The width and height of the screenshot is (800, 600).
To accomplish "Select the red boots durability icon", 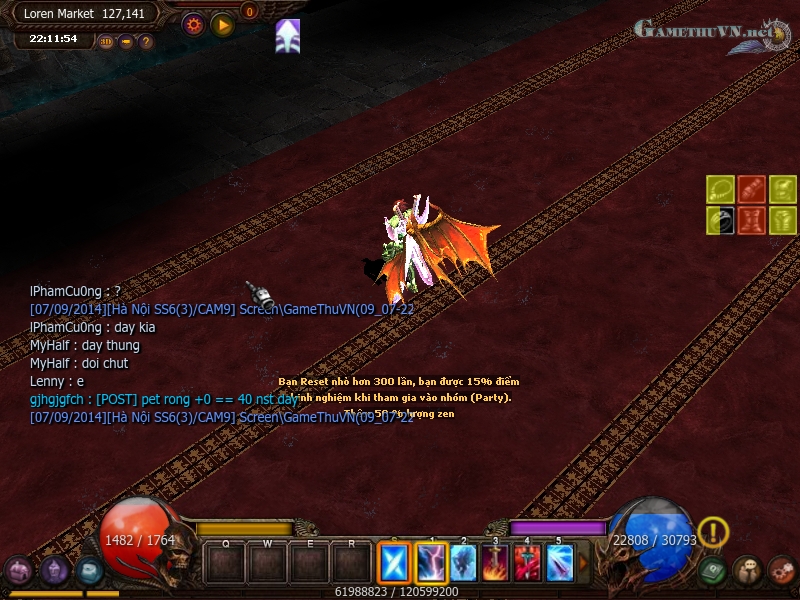I will pyautogui.click(x=752, y=220).
